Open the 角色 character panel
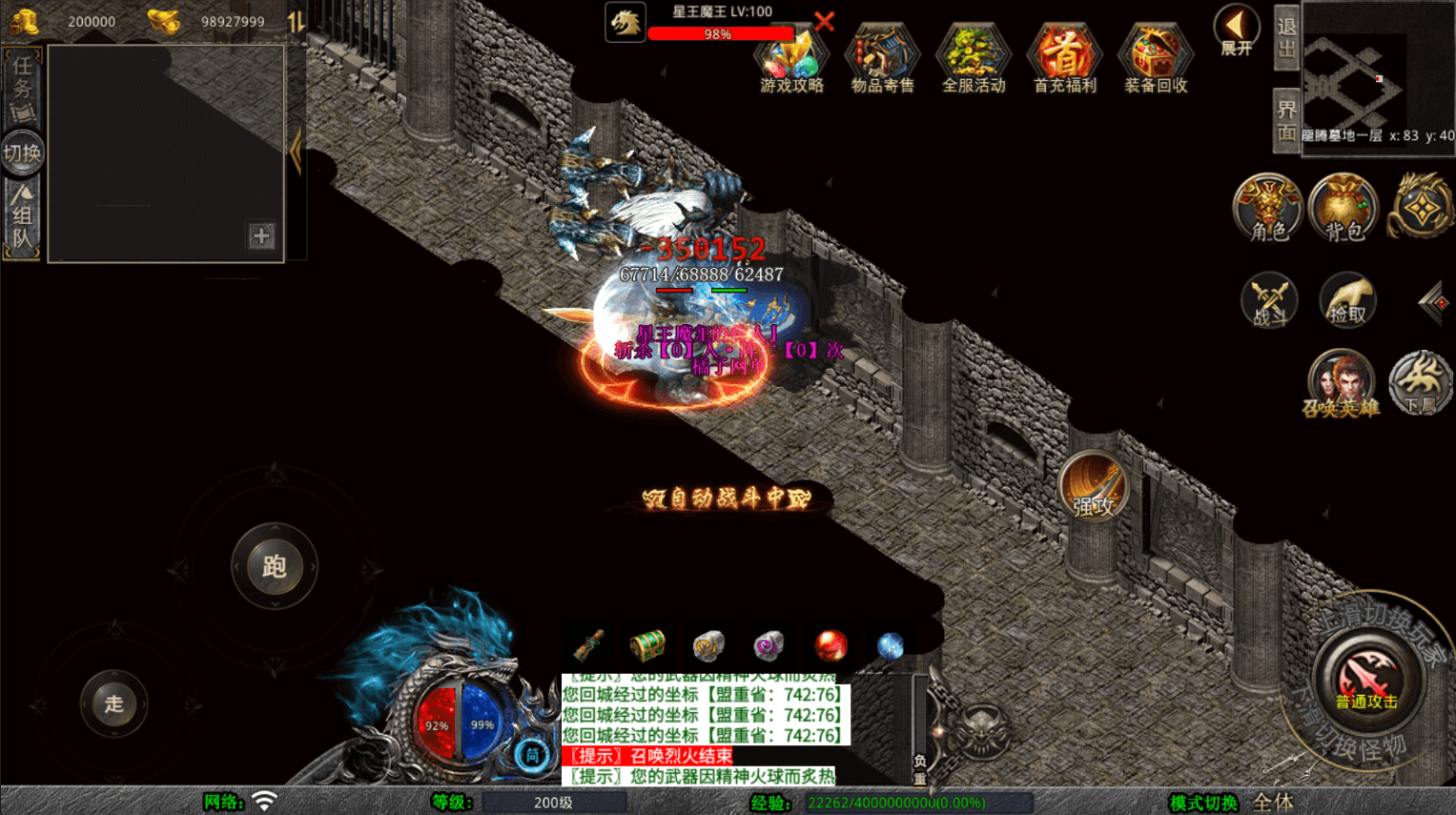 pyautogui.click(x=1268, y=207)
